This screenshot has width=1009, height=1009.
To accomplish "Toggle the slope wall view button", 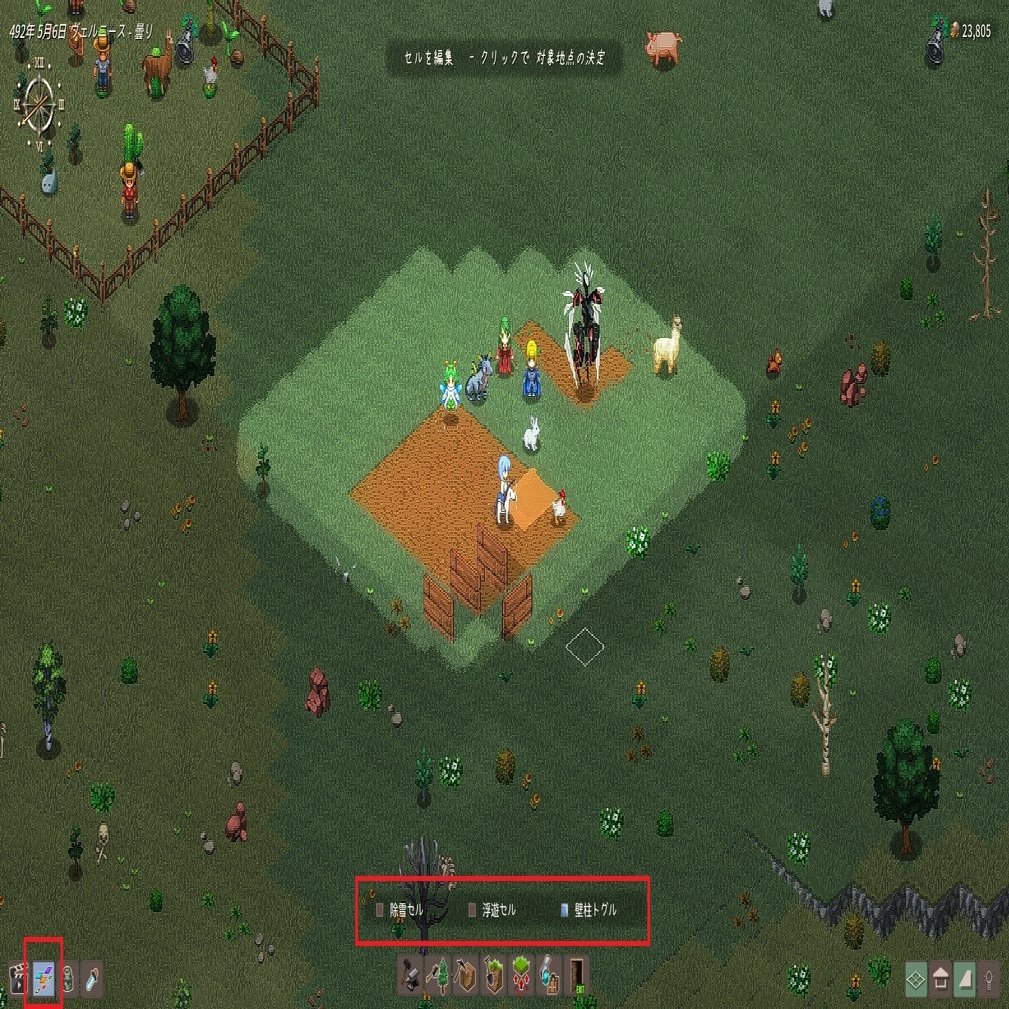I will (x=965, y=977).
